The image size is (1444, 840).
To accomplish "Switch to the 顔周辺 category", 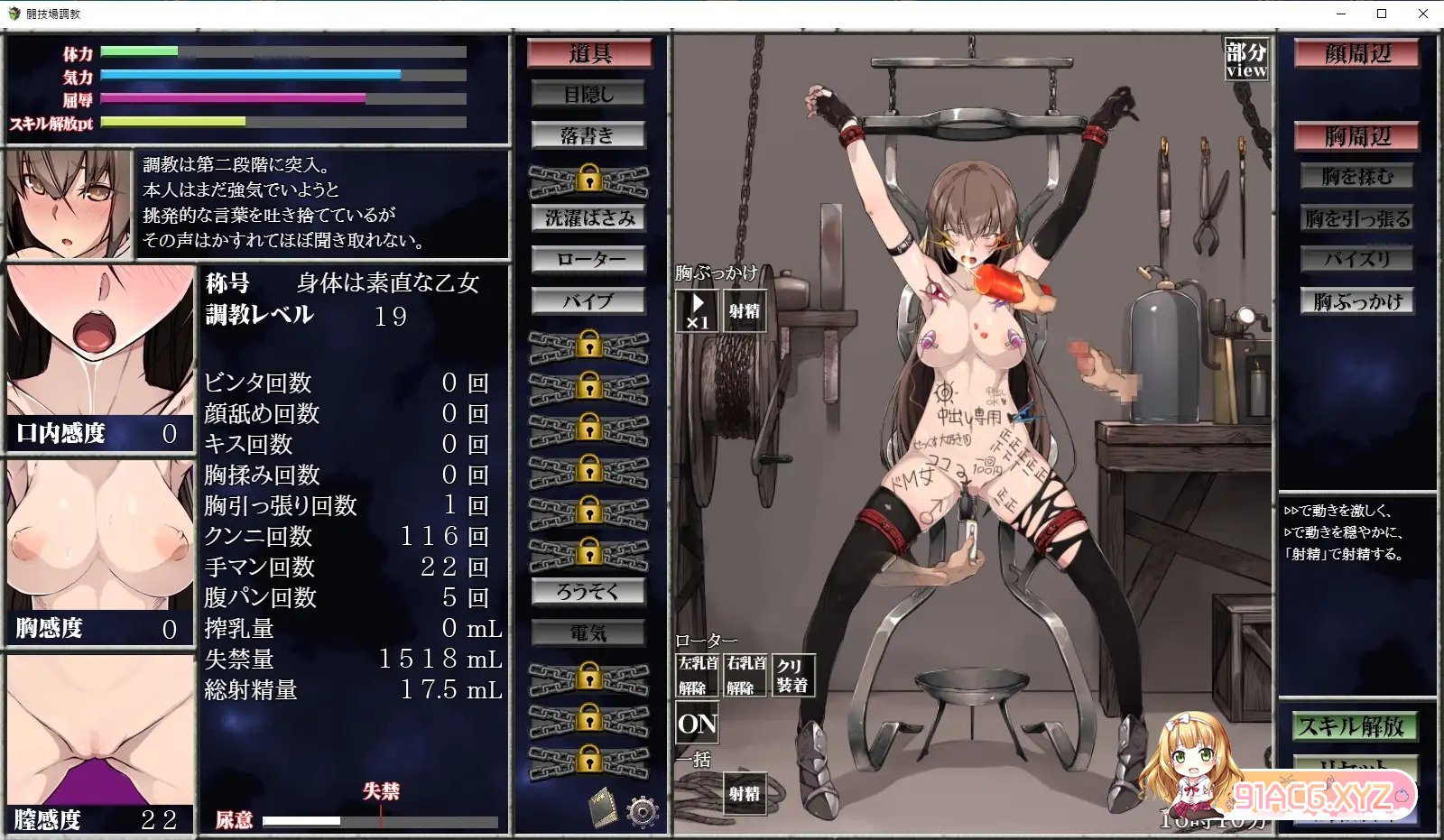I will click(1357, 53).
